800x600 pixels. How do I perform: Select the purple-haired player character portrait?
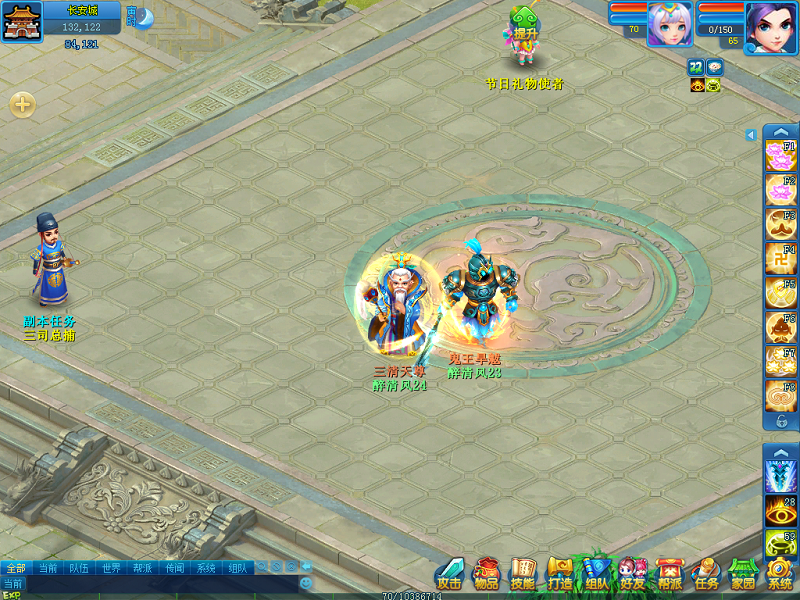tap(771, 24)
